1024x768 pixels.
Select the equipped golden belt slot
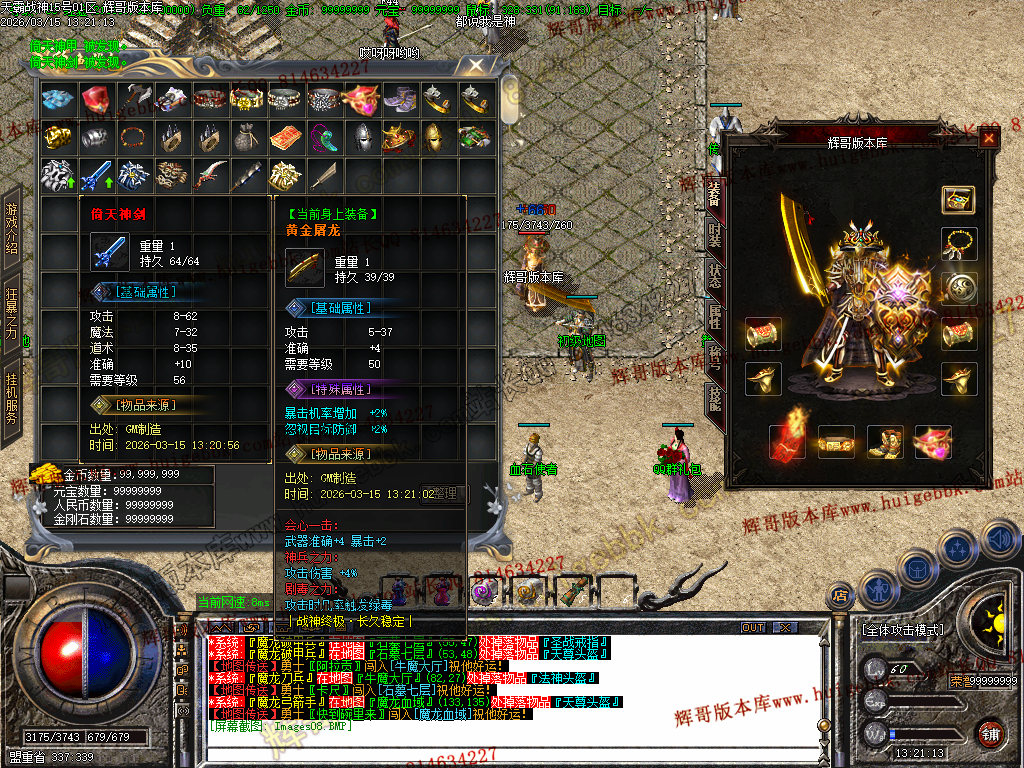tap(836, 441)
